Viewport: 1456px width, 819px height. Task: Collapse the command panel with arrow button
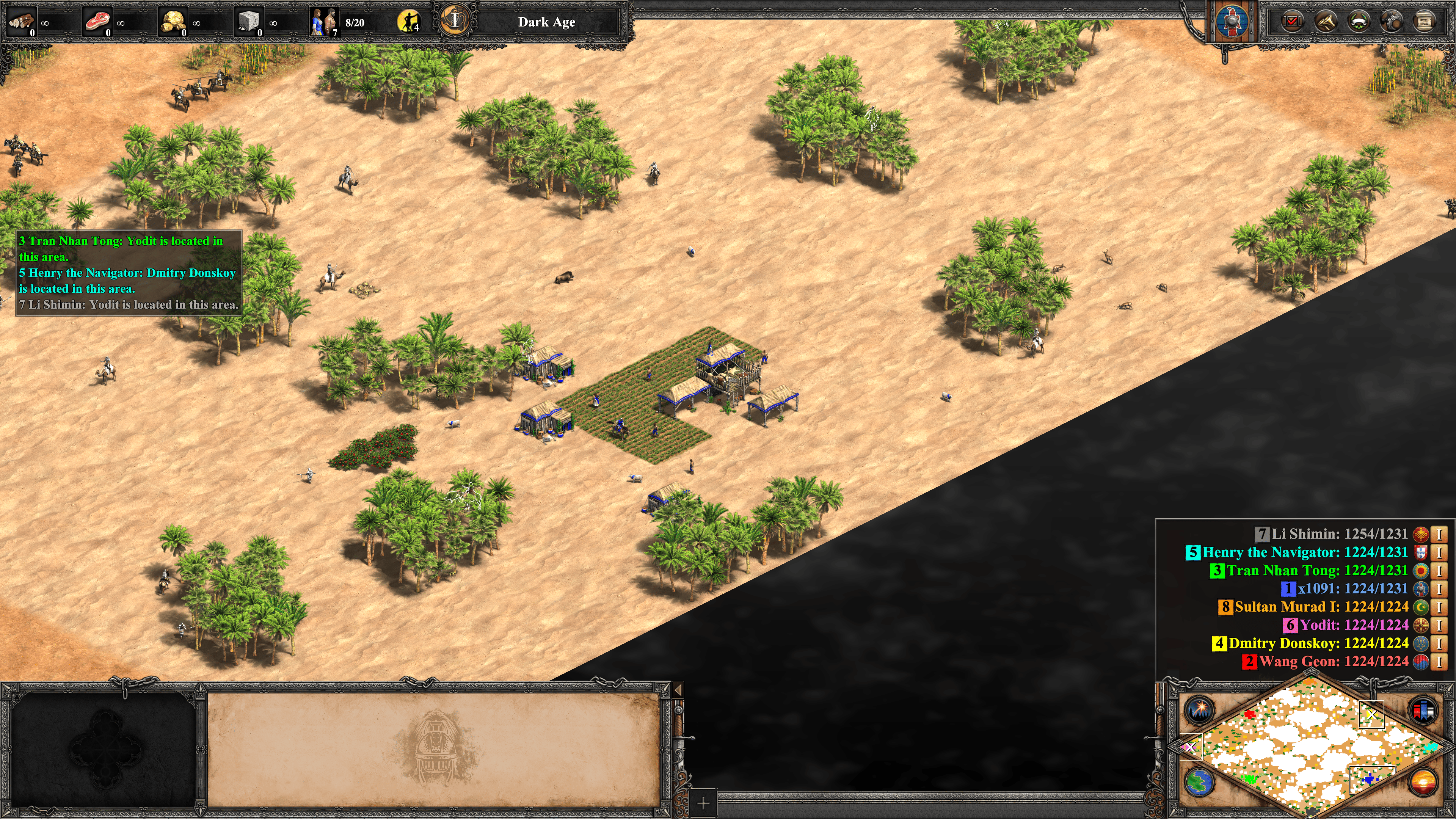click(x=678, y=690)
